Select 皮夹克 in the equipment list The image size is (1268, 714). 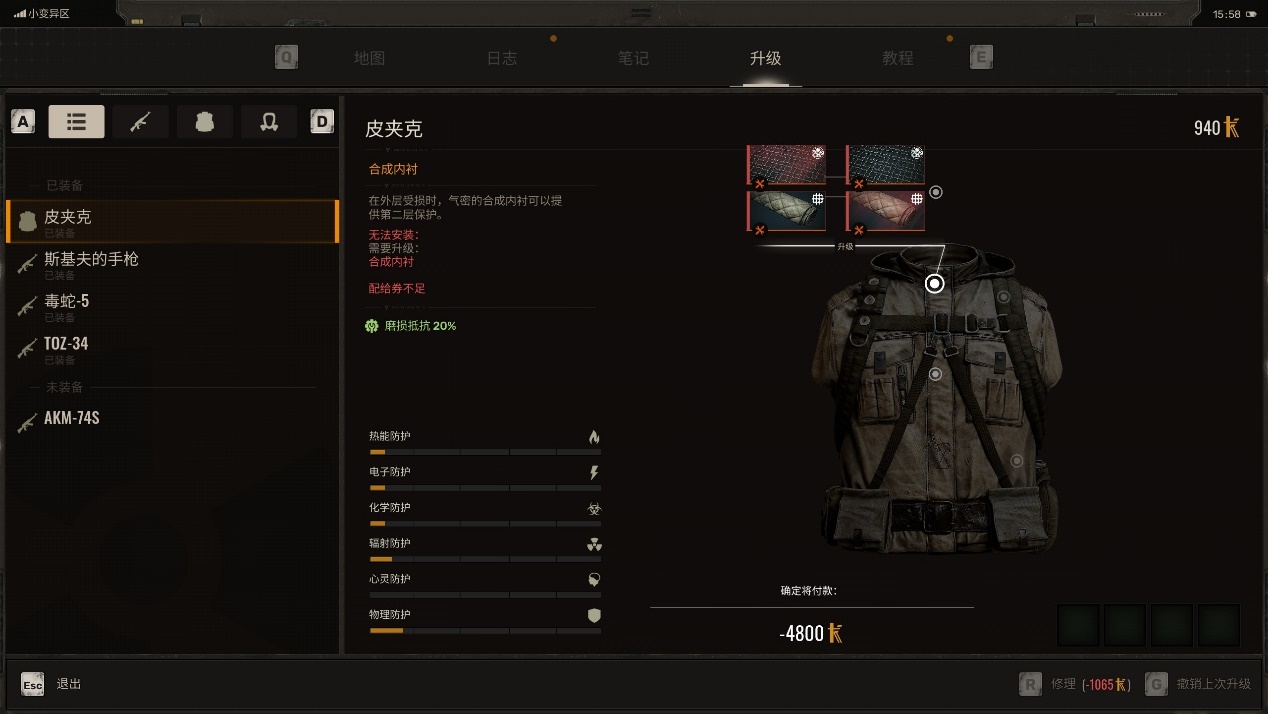170,221
